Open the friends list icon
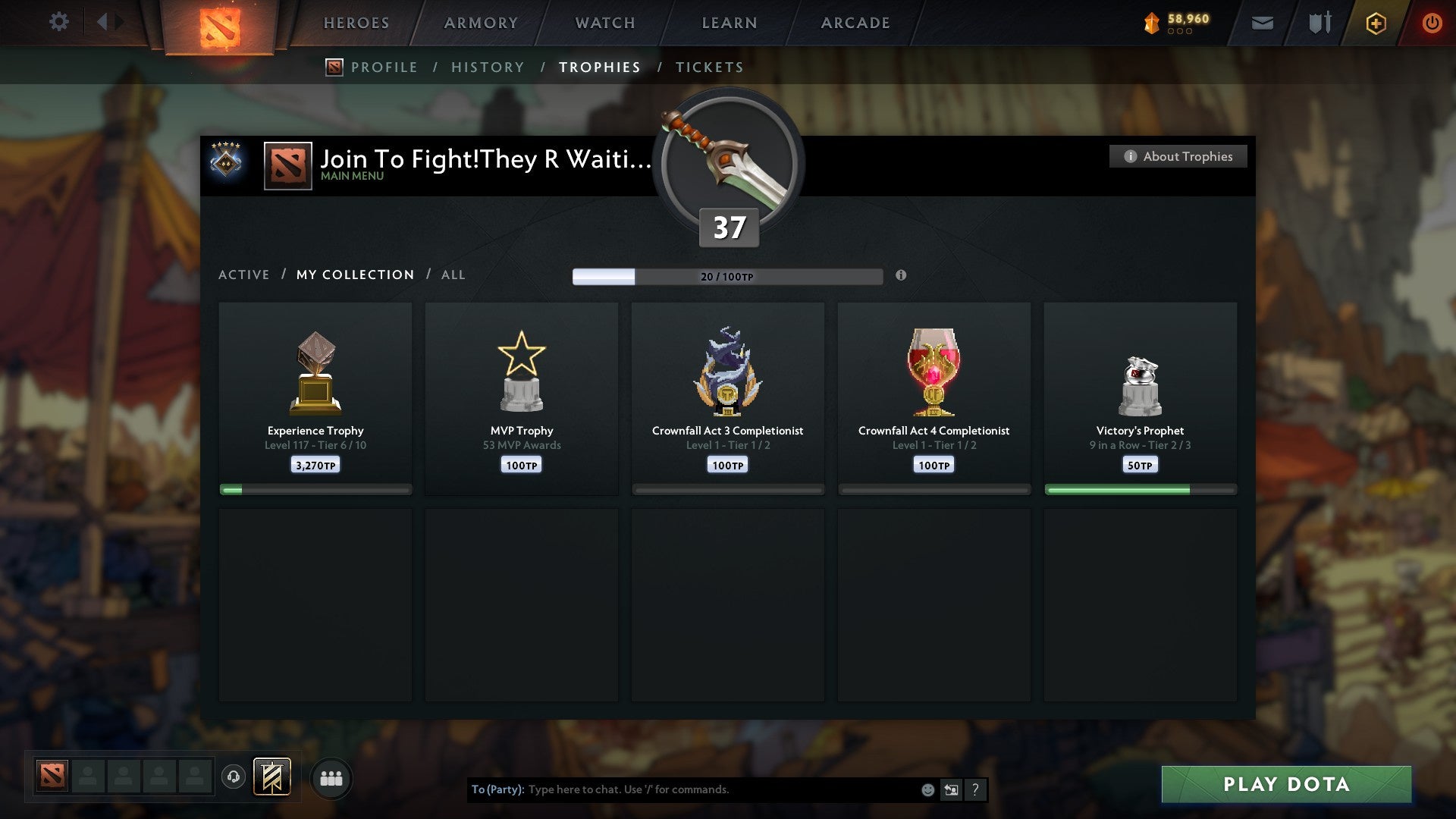 (x=331, y=777)
